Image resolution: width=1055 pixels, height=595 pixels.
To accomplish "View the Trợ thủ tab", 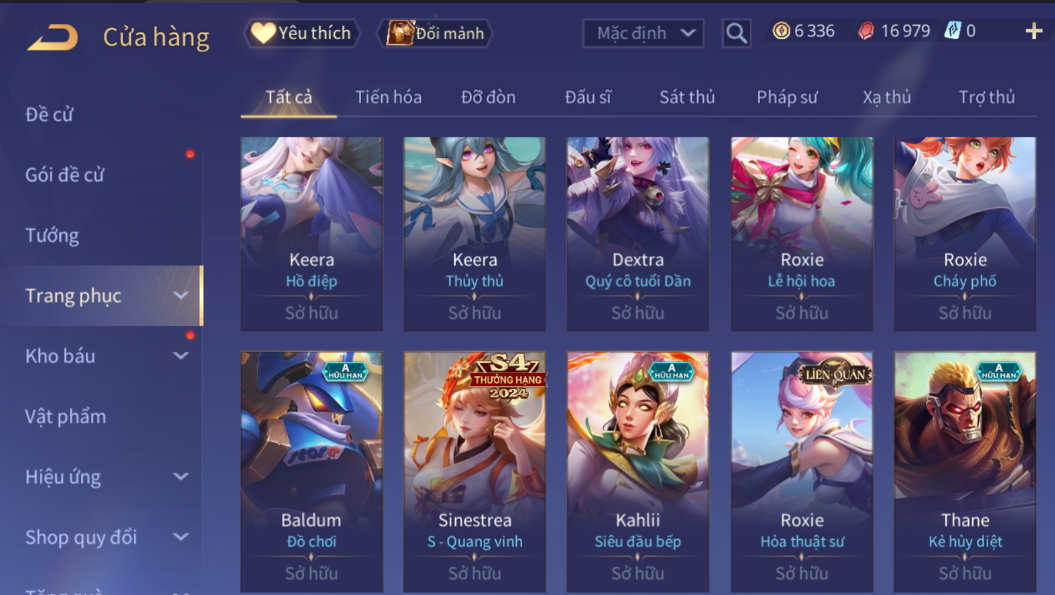I will 986,97.
